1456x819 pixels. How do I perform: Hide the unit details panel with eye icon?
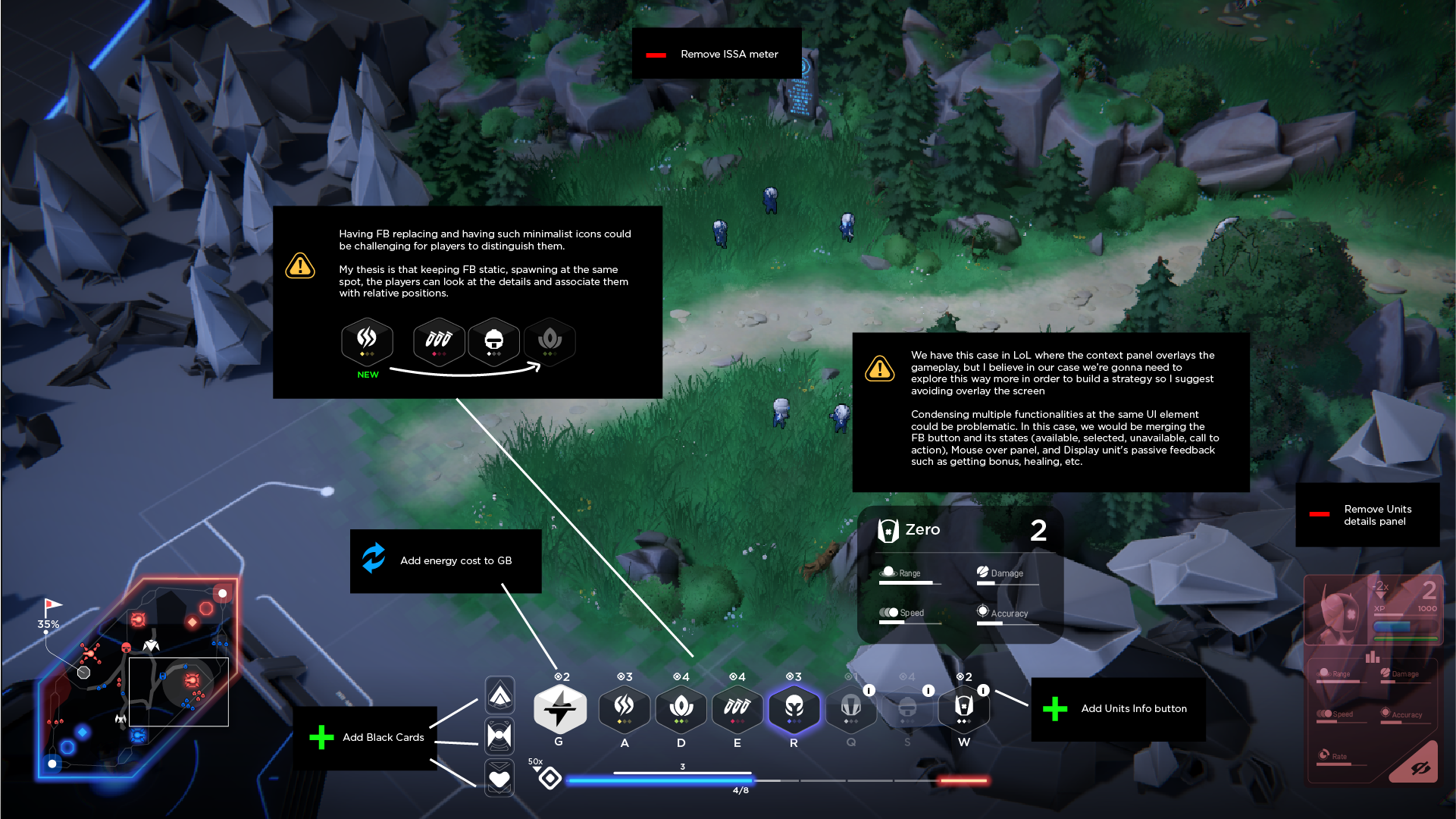point(1420,768)
